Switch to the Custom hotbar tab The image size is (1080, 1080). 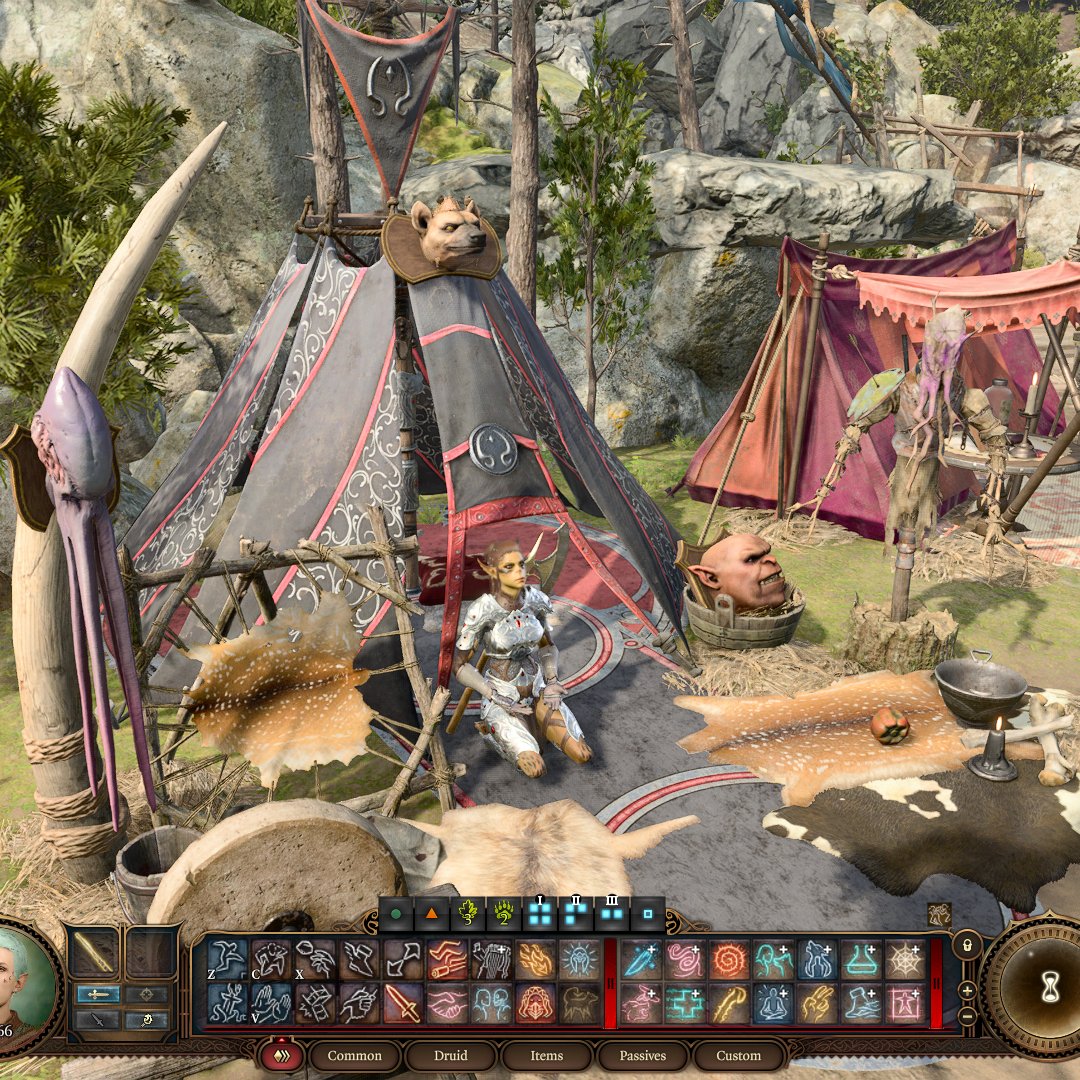point(738,1056)
